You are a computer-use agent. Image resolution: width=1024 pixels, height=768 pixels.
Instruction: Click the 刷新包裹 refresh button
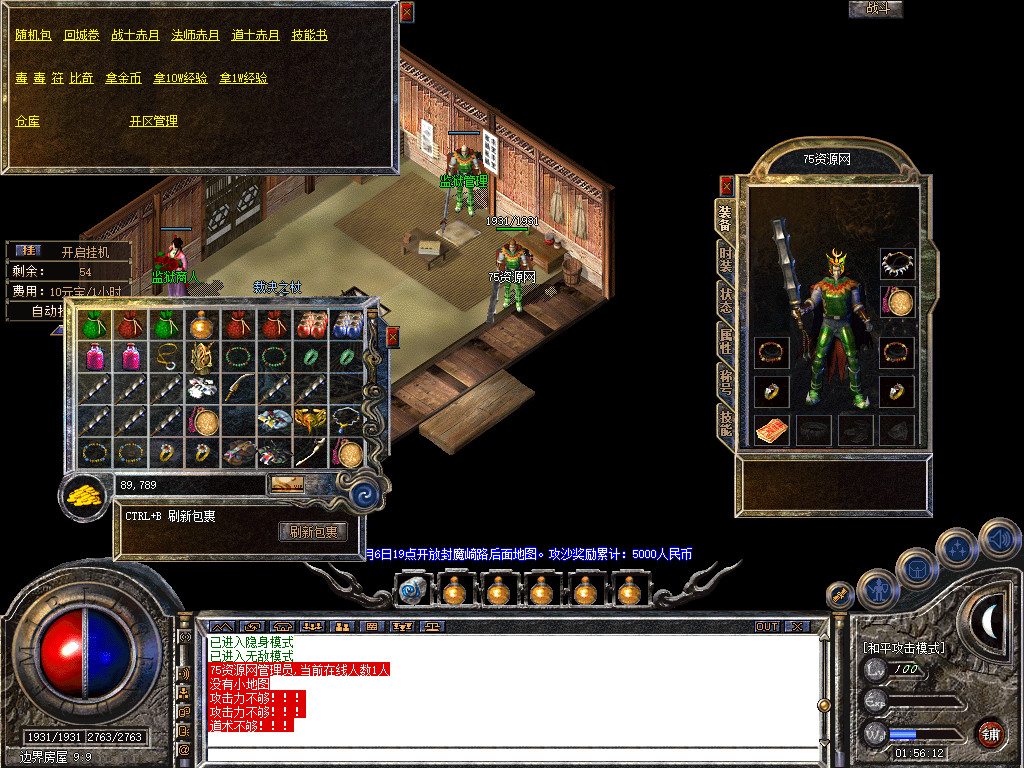point(313,532)
